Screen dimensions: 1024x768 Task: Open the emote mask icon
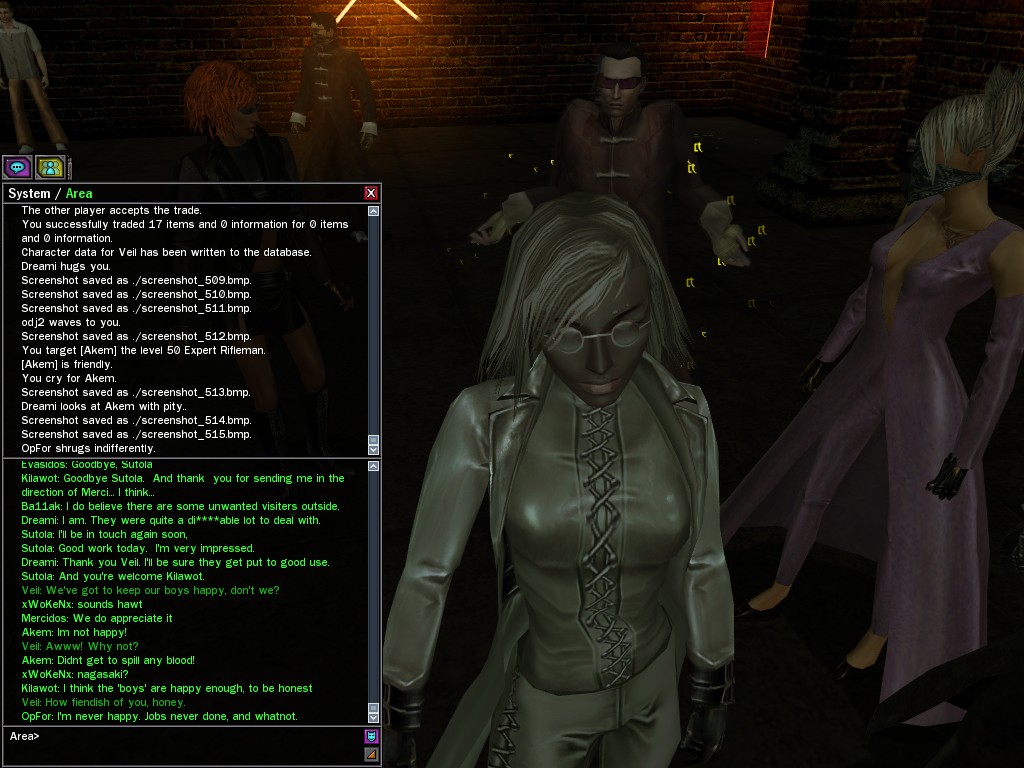pyautogui.click(x=372, y=737)
